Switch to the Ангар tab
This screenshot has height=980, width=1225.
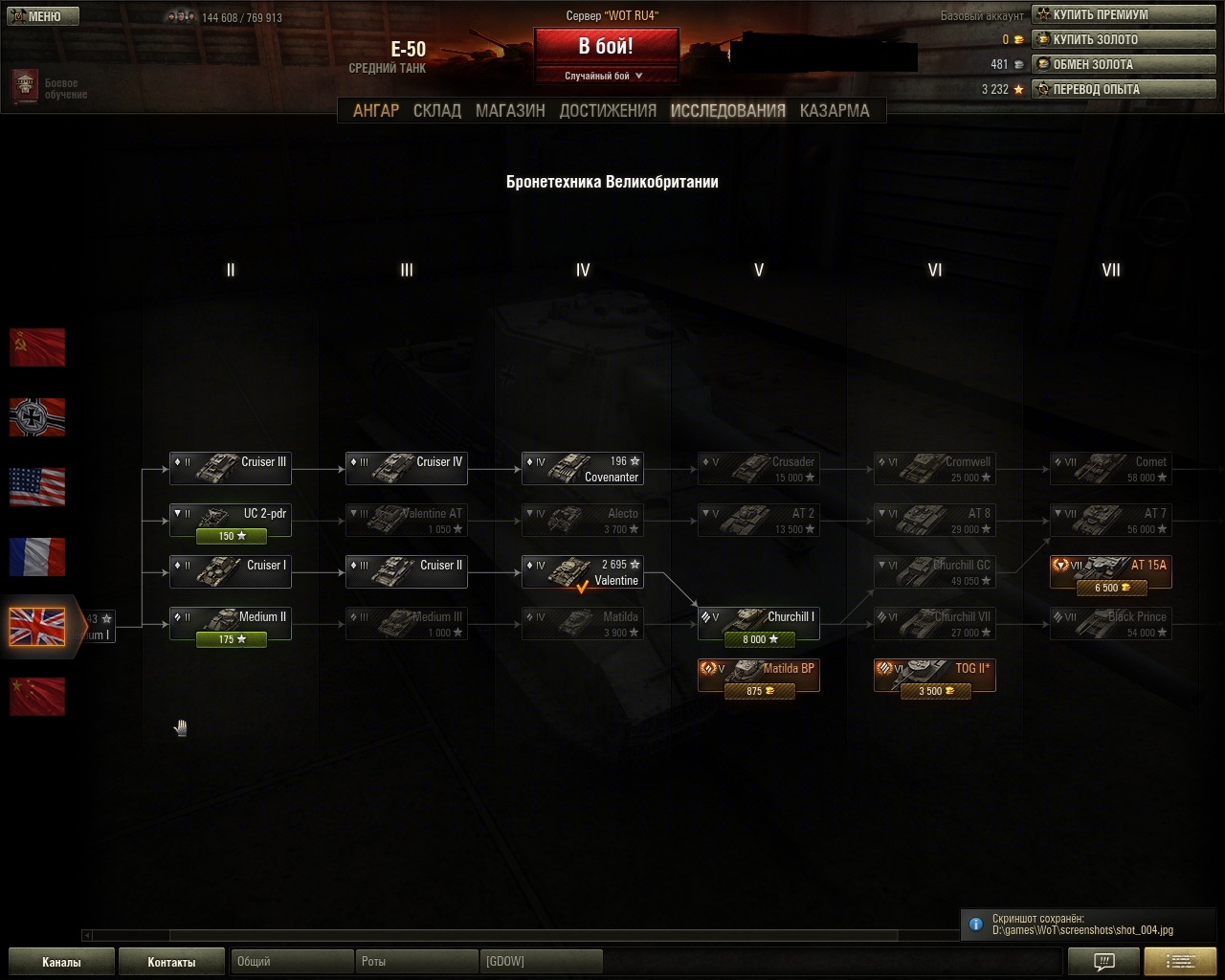[x=376, y=111]
